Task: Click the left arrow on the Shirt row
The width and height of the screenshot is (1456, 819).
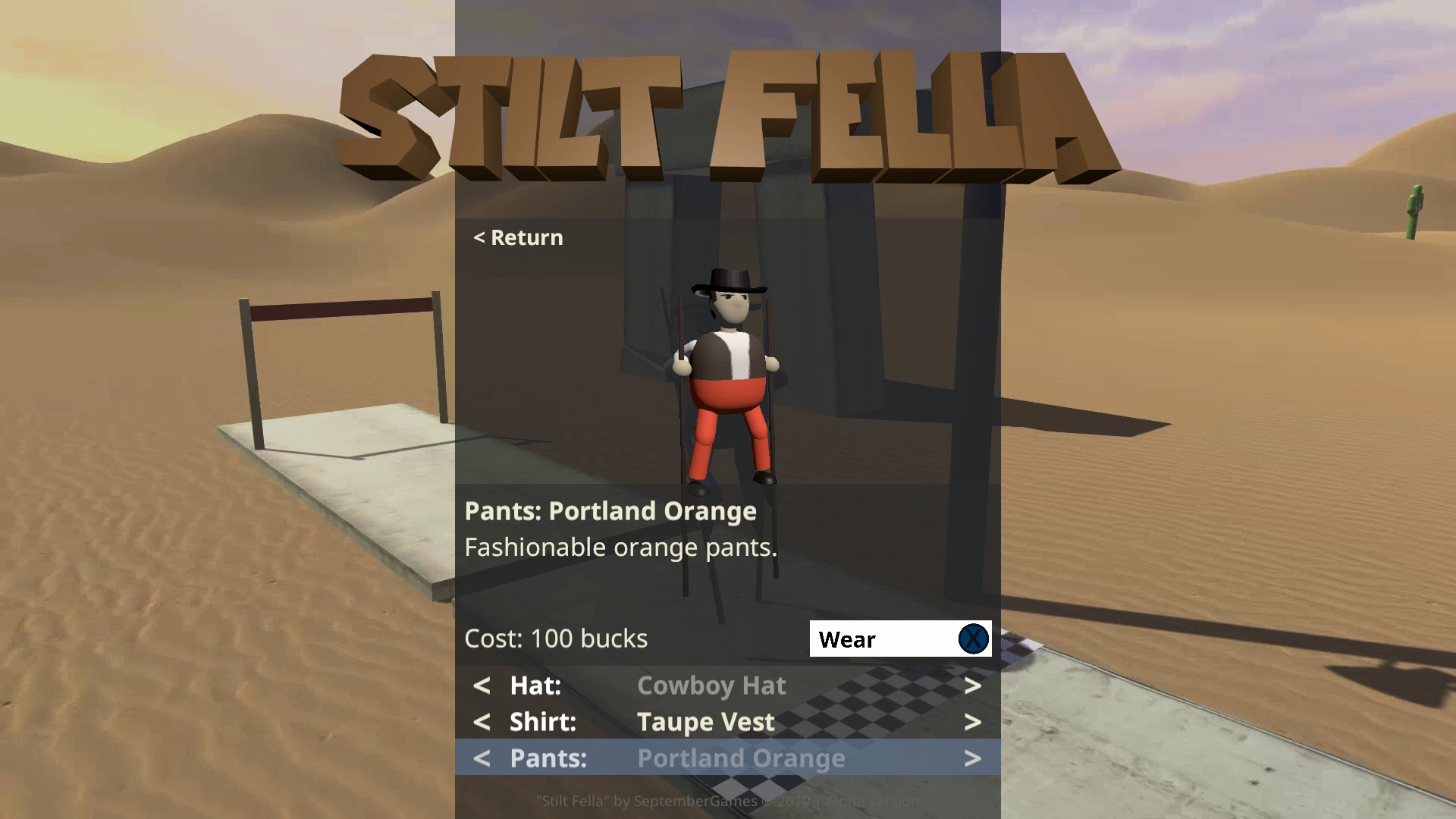Action: 482,722
